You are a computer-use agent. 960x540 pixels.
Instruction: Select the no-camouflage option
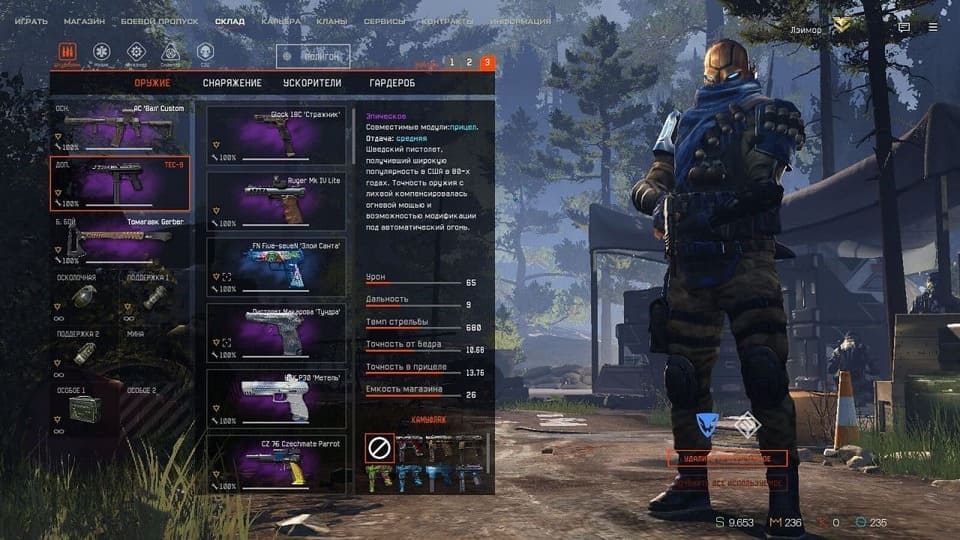(378, 449)
